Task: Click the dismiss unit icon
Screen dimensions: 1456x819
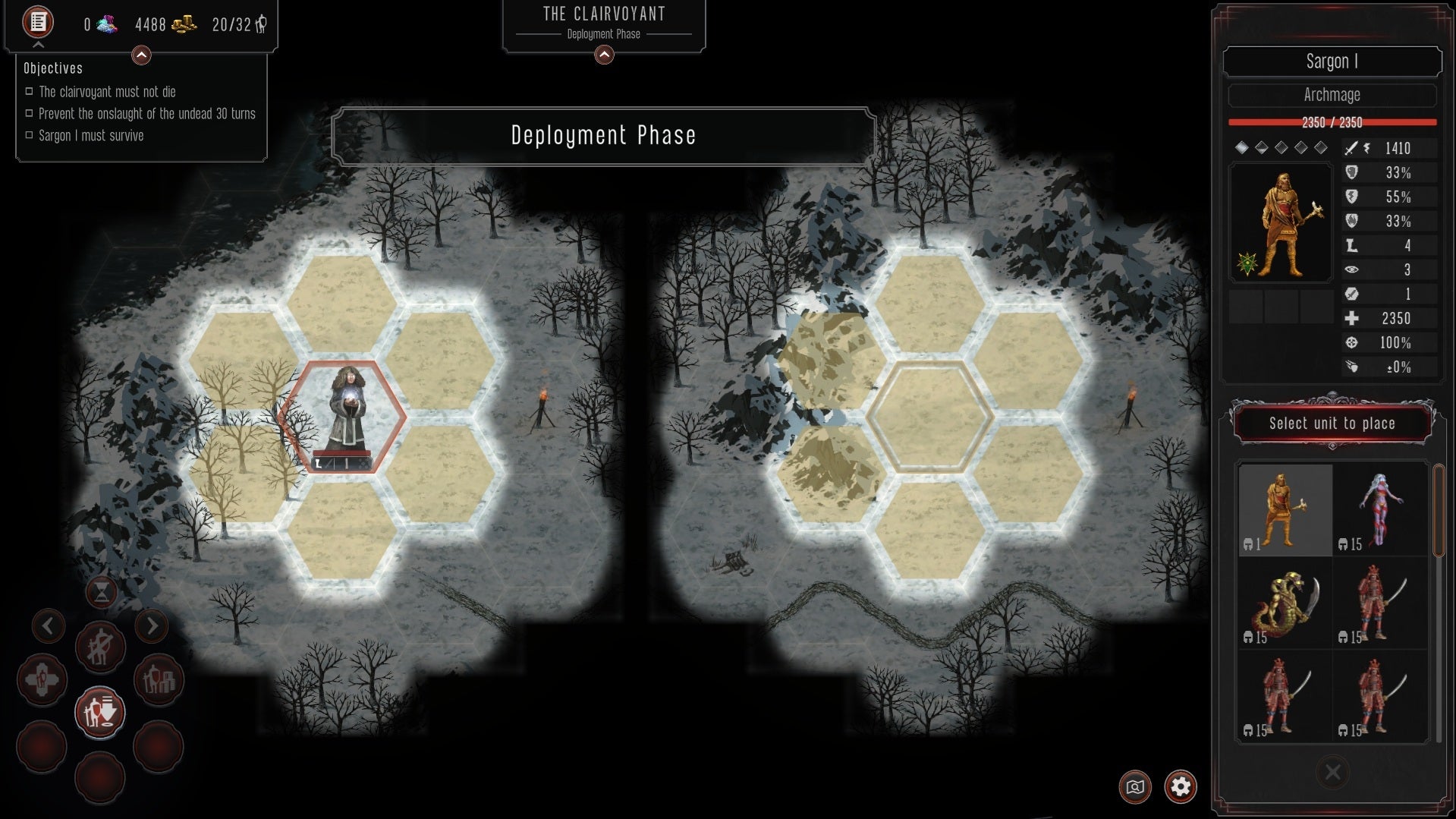Action: (x=99, y=647)
